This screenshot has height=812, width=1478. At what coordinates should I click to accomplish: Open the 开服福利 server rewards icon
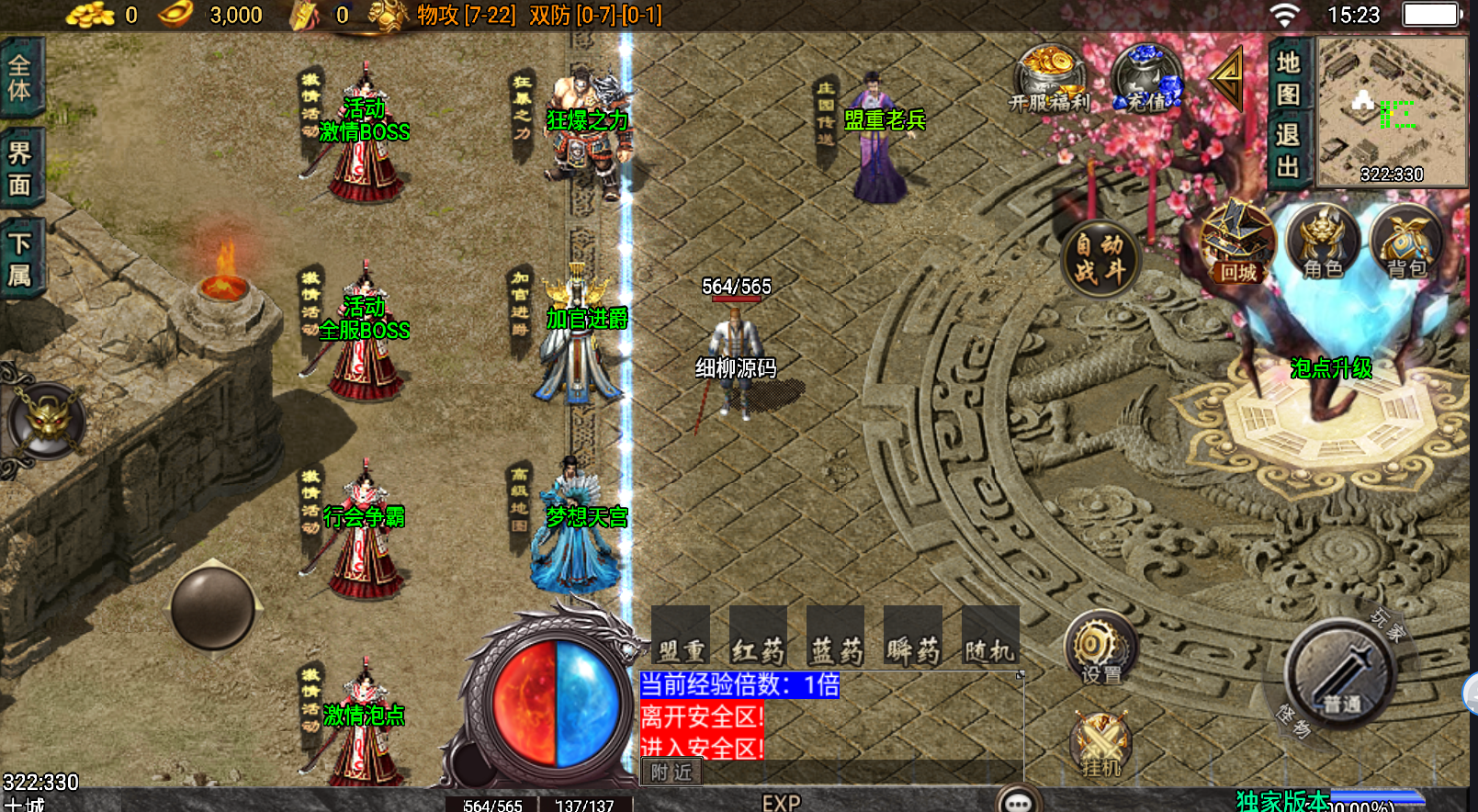click(x=1049, y=77)
